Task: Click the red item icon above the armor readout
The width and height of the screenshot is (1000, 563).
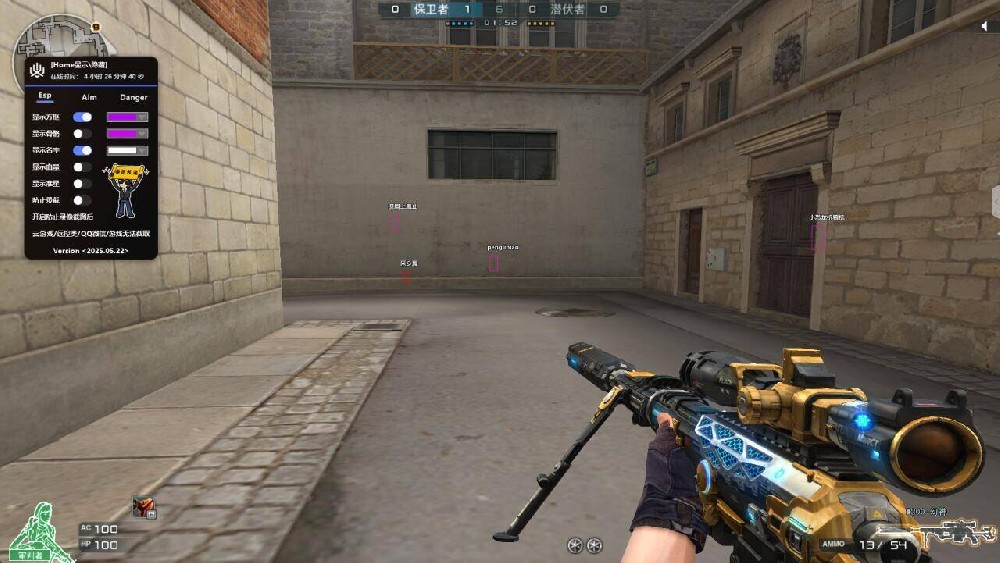Action: coord(144,508)
